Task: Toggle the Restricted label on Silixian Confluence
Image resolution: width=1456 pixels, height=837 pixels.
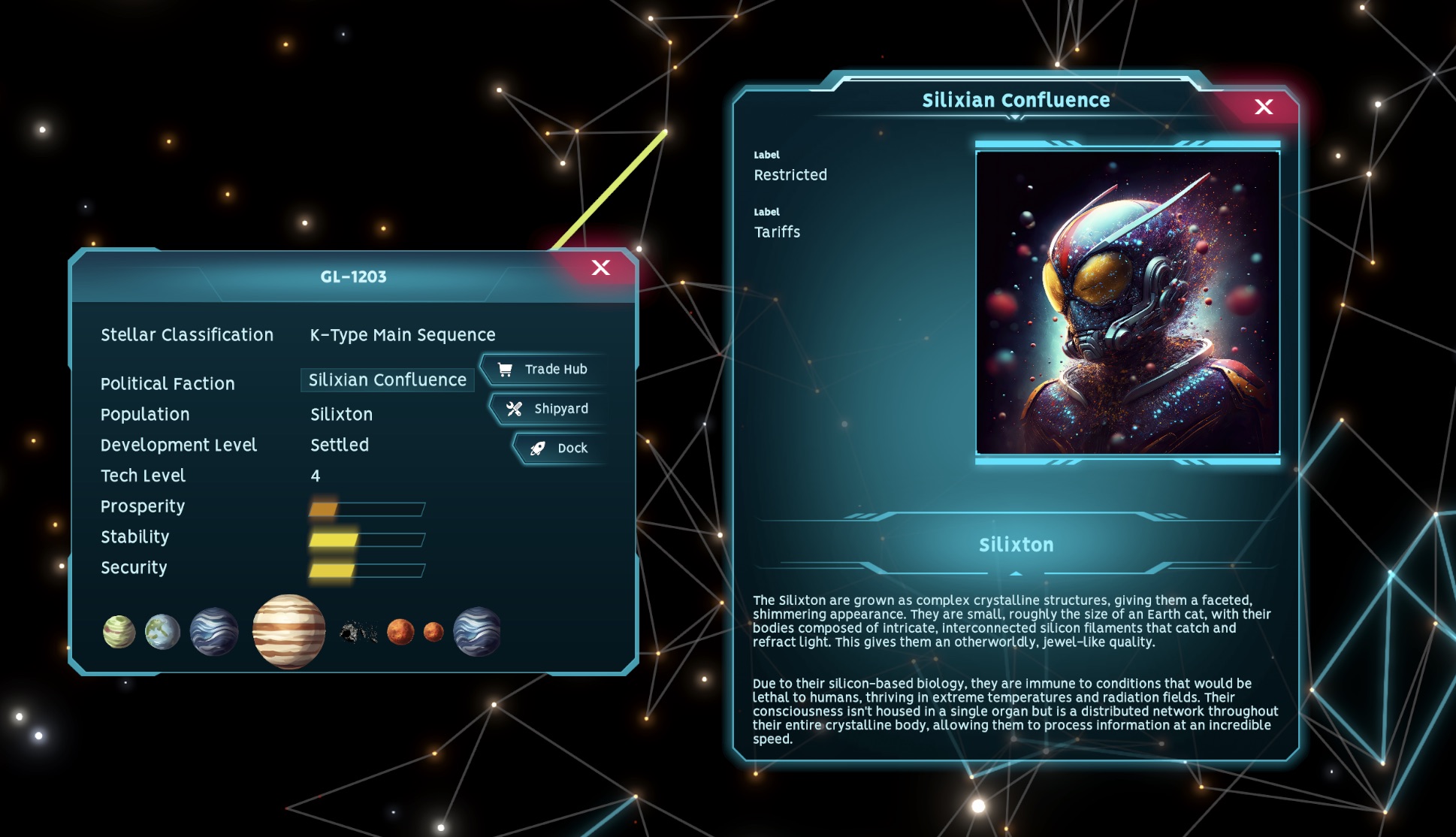Action: pyautogui.click(x=790, y=174)
